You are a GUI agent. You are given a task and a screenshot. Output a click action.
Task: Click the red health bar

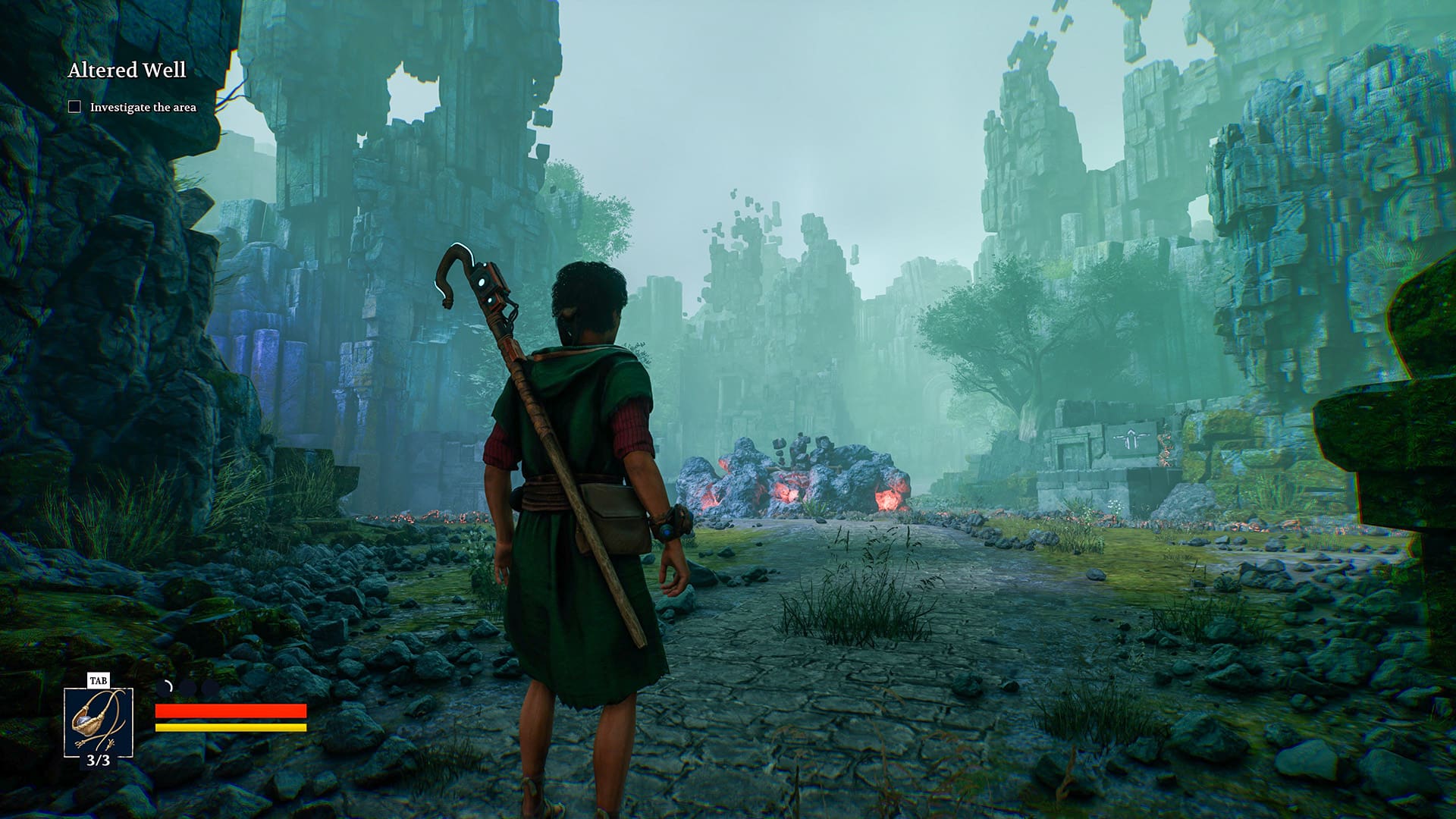tap(230, 713)
